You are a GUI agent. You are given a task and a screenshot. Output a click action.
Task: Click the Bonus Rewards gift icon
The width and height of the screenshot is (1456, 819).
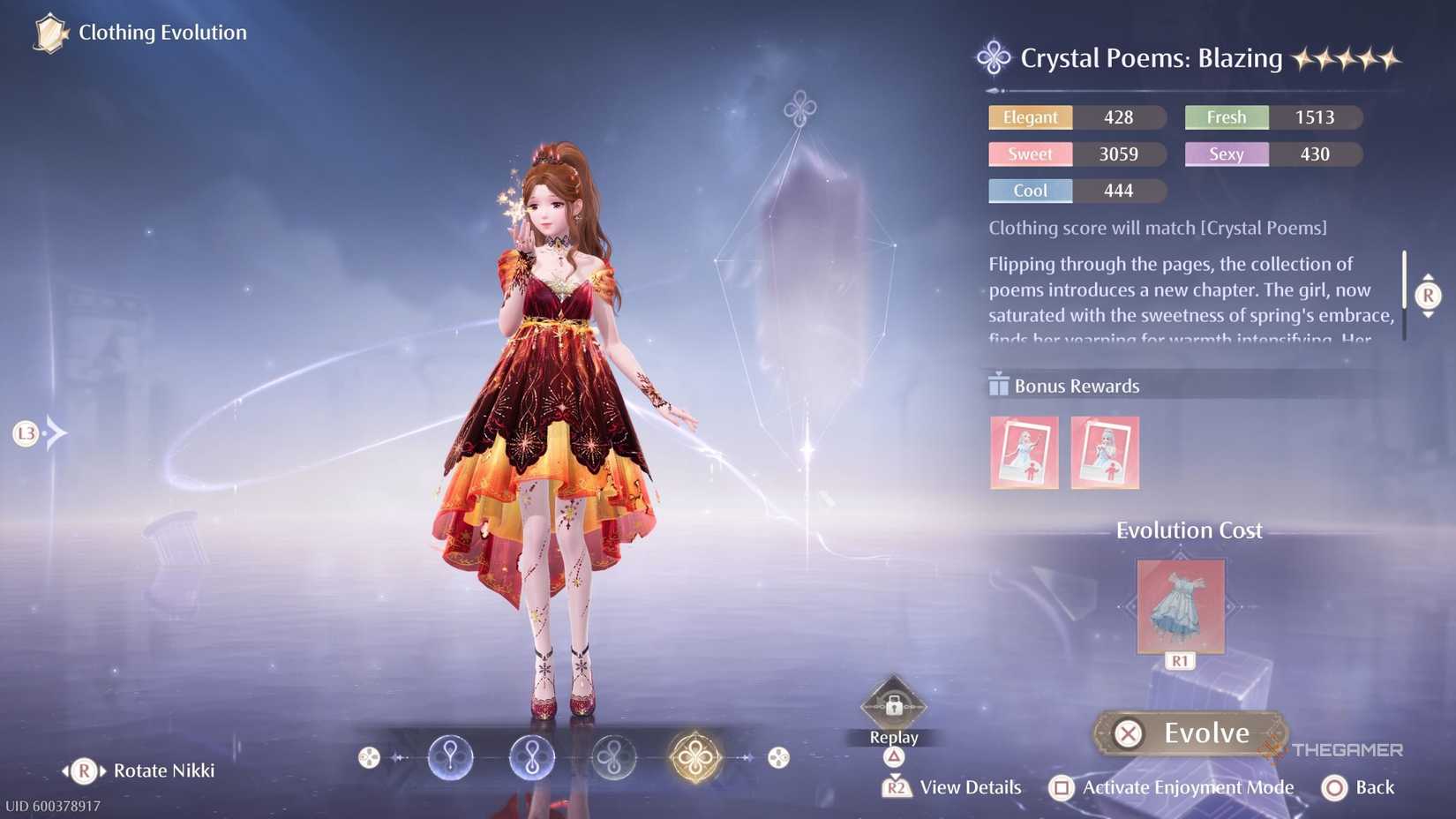point(998,385)
